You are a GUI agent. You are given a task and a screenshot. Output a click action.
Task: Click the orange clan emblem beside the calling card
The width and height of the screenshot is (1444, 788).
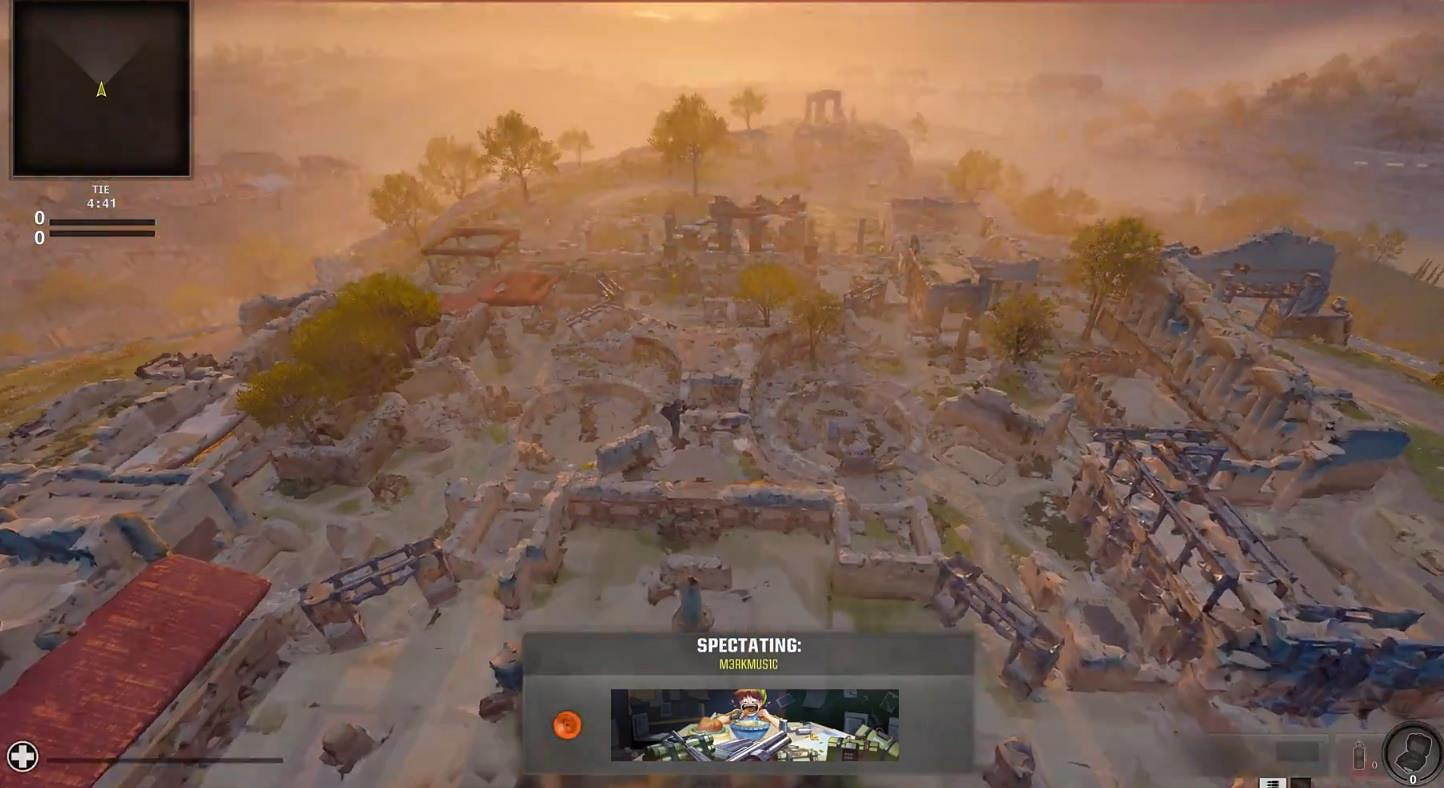[x=567, y=726]
